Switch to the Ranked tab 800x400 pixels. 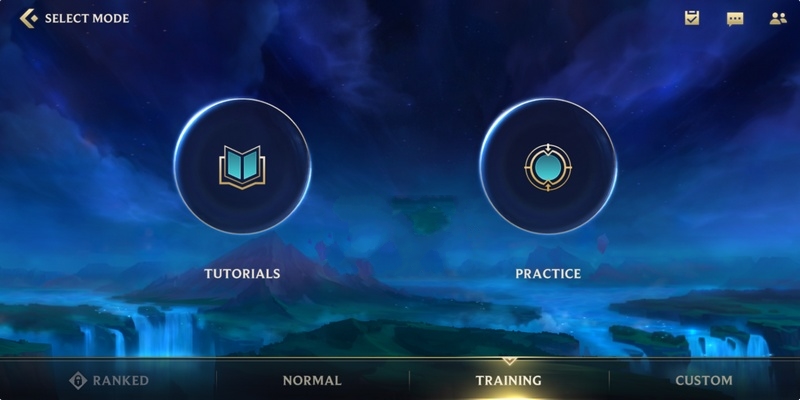[x=109, y=380]
